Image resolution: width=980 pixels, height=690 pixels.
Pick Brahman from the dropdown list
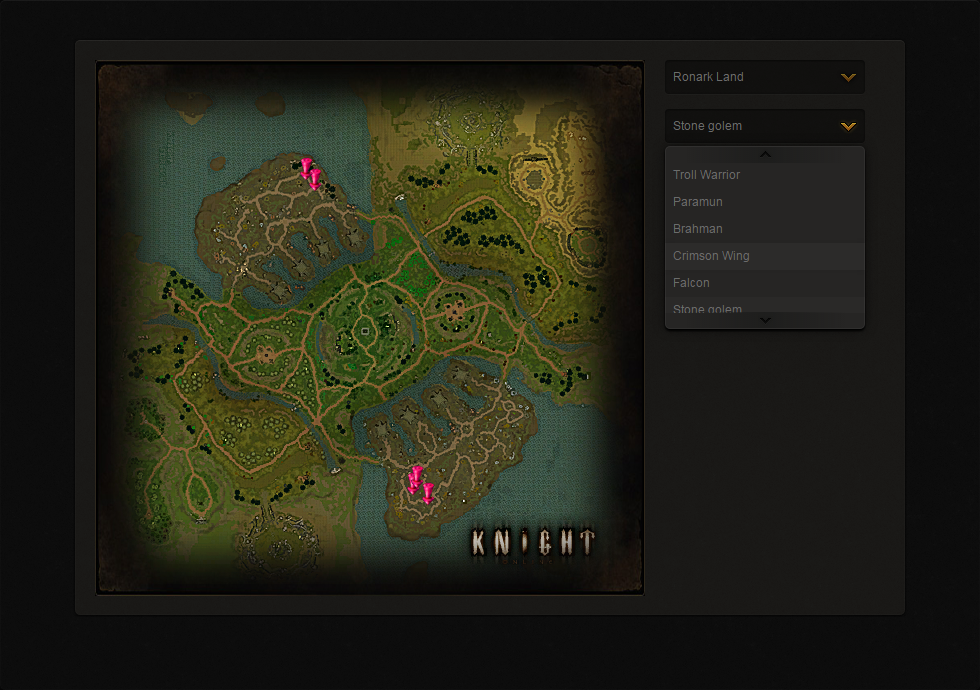(x=764, y=229)
